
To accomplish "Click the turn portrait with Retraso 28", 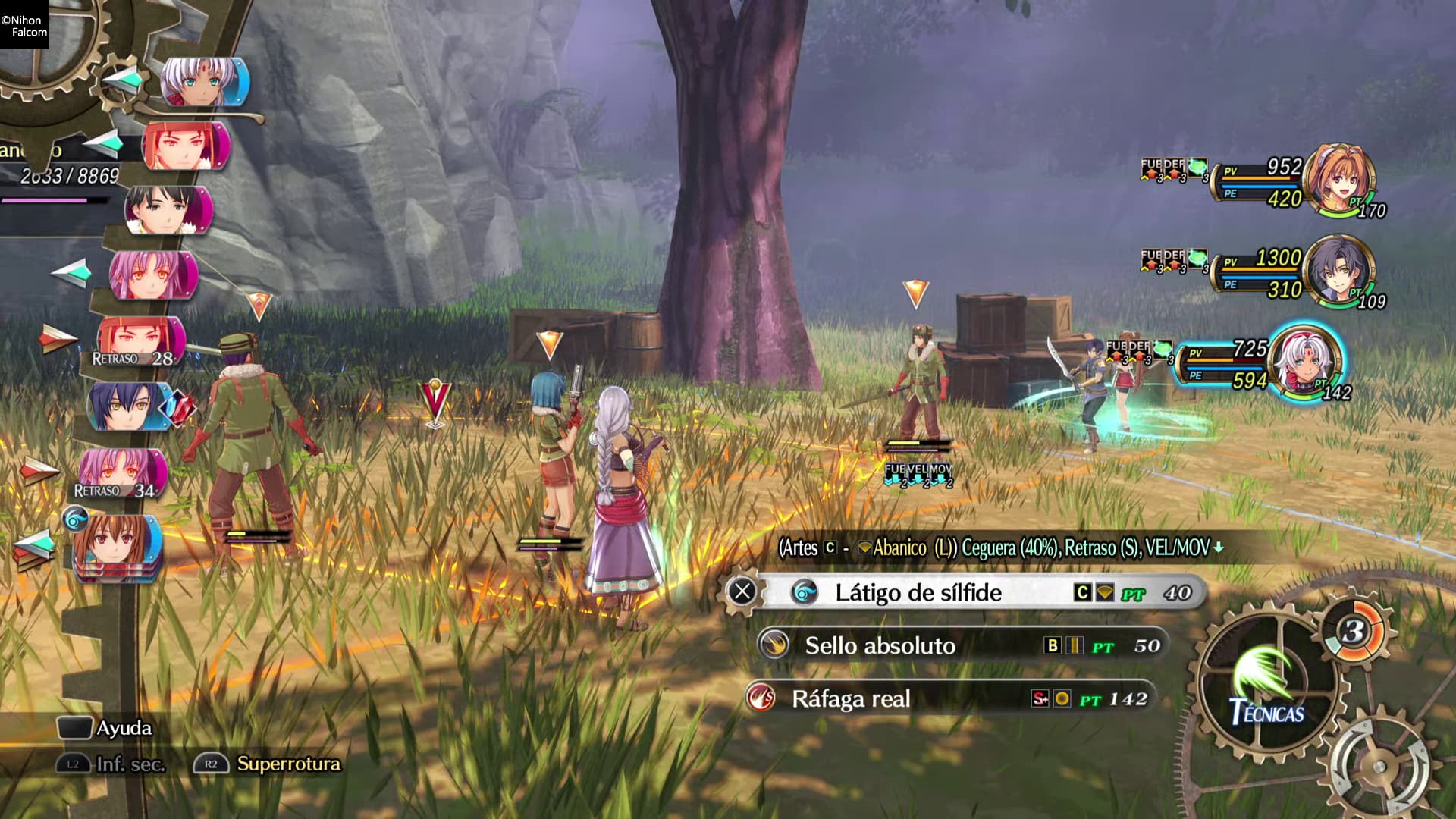I will [x=142, y=341].
